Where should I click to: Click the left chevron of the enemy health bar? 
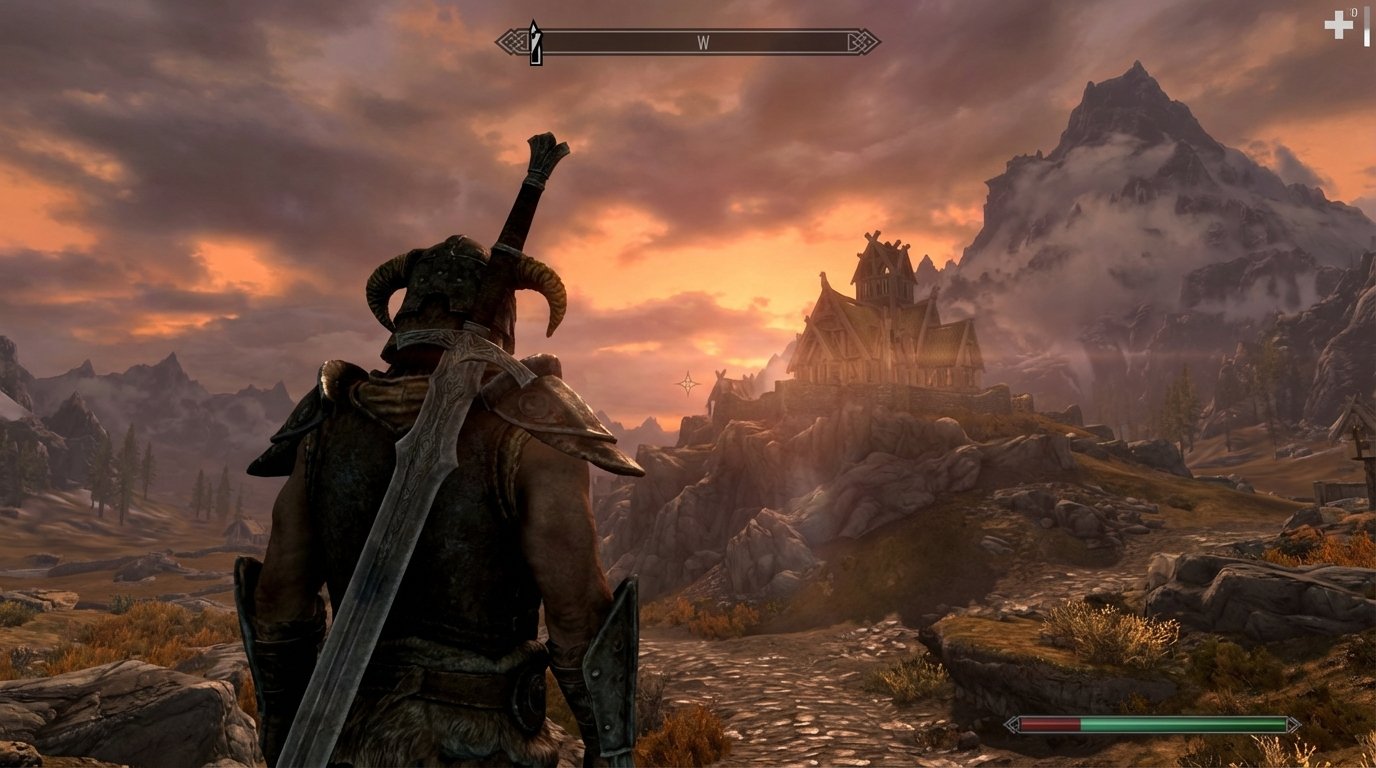tap(1011, 723)
